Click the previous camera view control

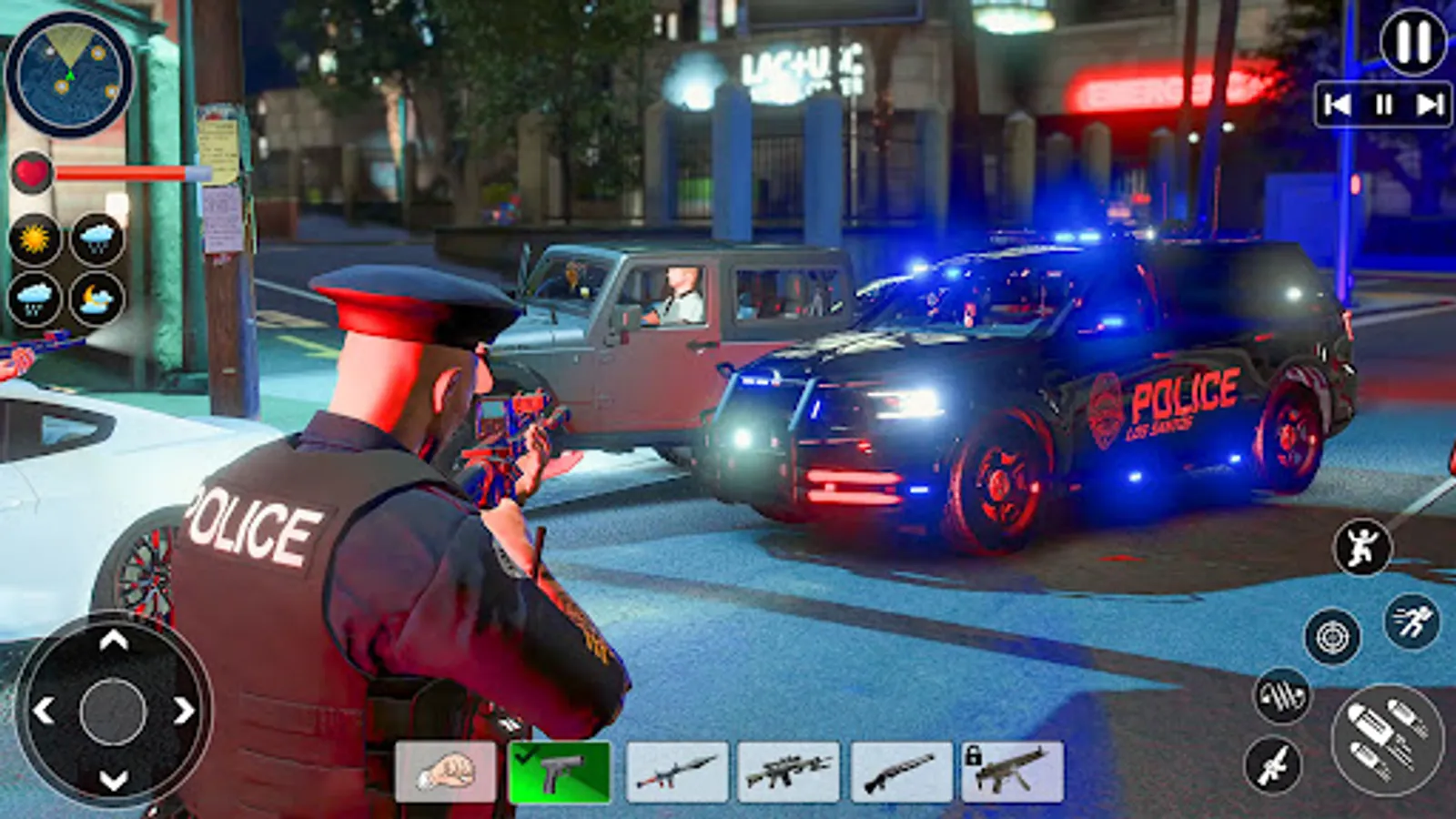1336,103
